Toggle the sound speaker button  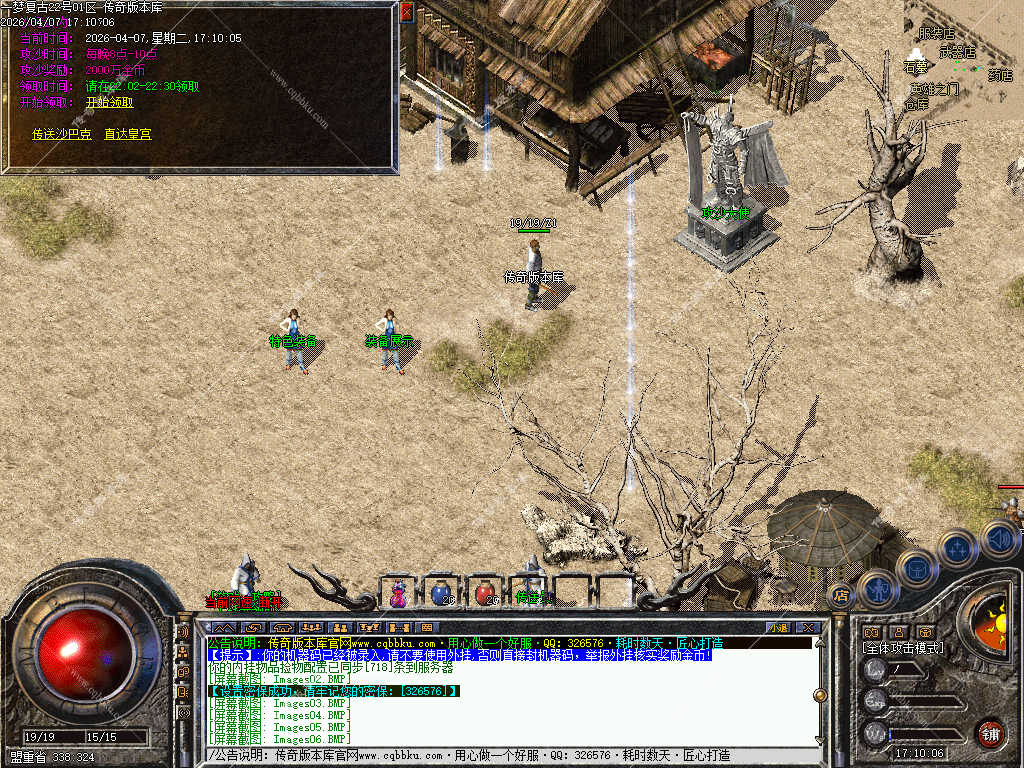998,540
